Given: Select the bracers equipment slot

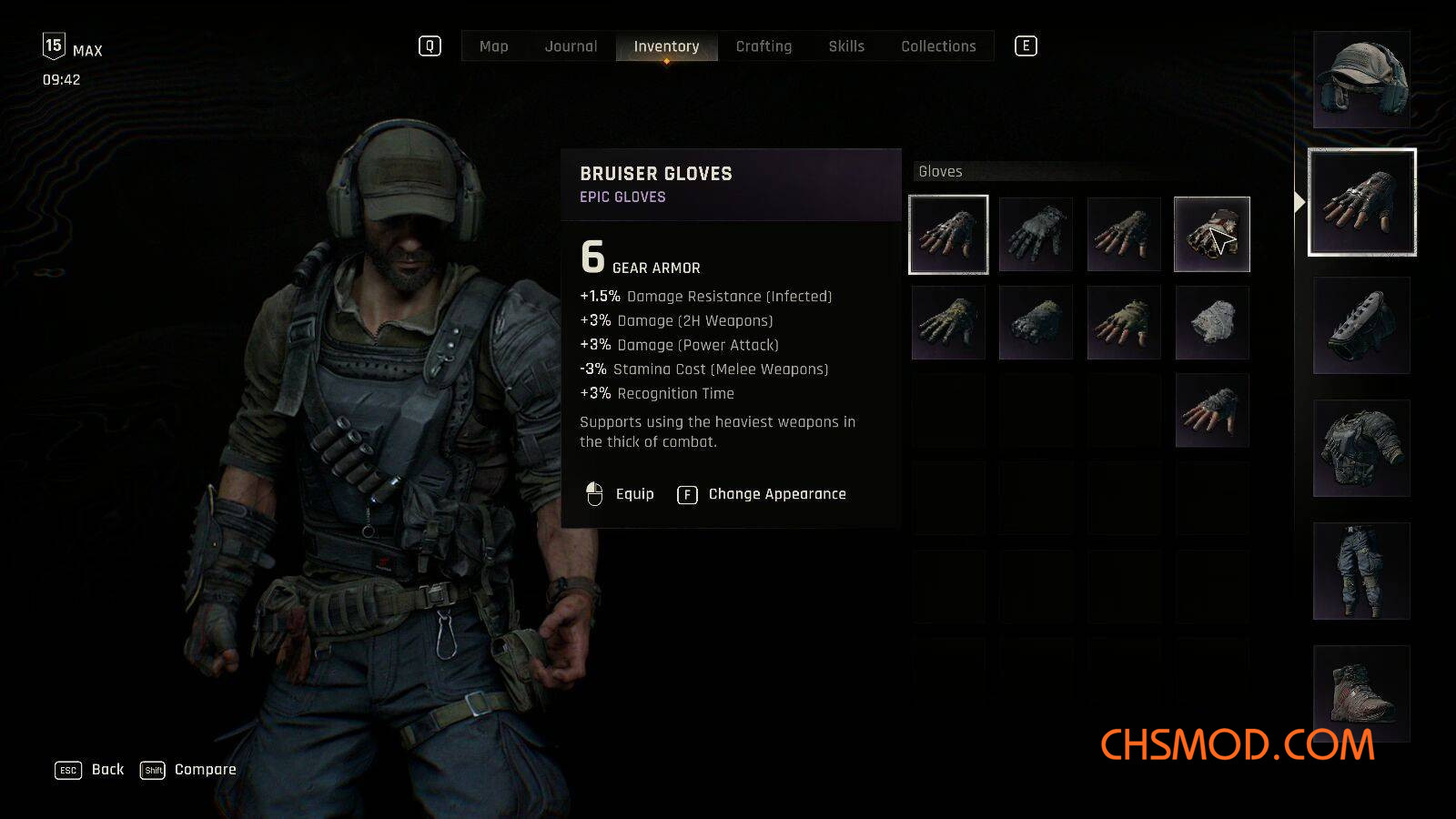Looking at the screenshot, I should pos(1361,326).
